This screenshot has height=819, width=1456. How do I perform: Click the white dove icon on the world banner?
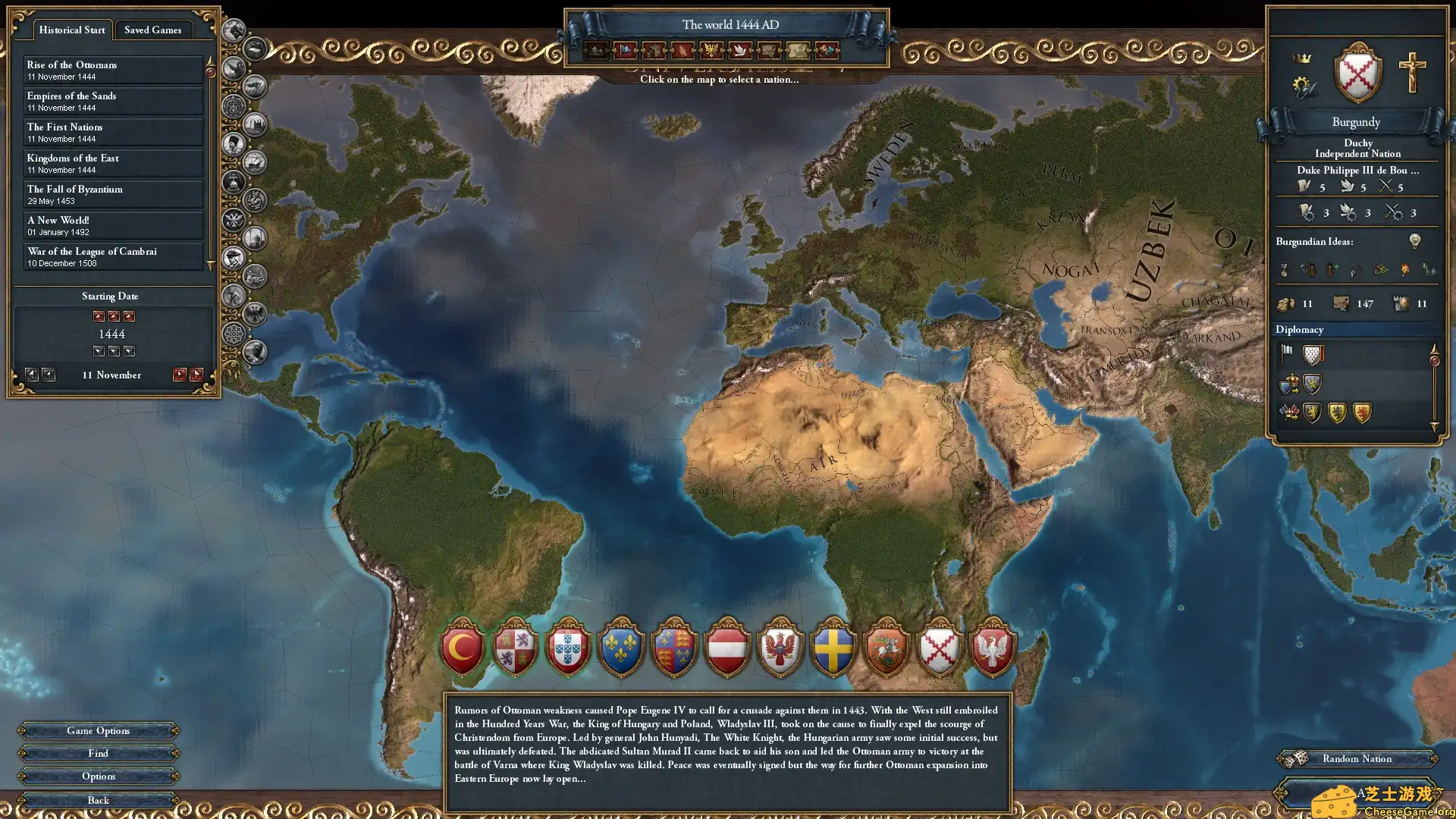click(740, 52)
